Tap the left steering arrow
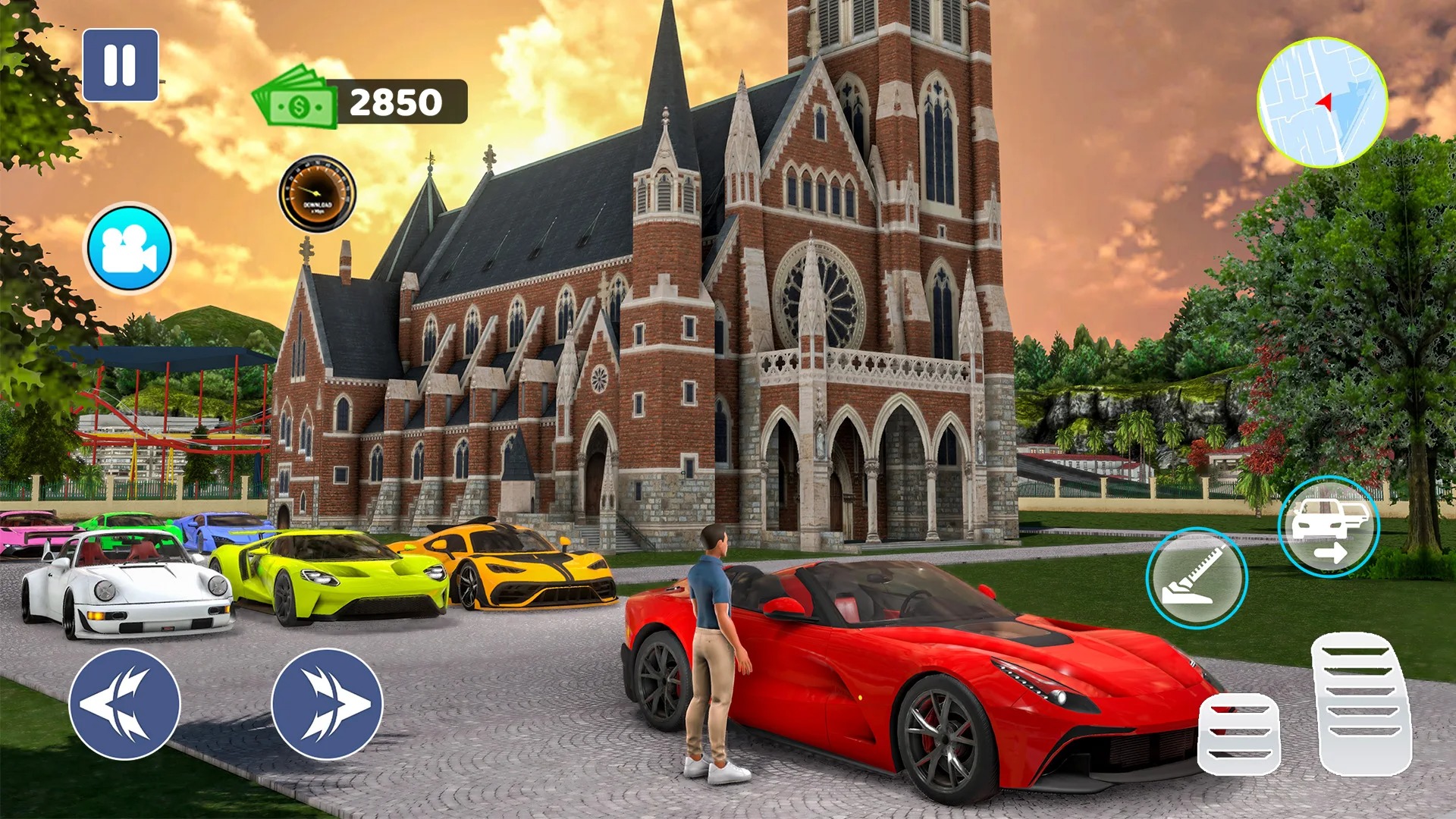The width and height of the screenshot is (1456, 819). [124, 704]
